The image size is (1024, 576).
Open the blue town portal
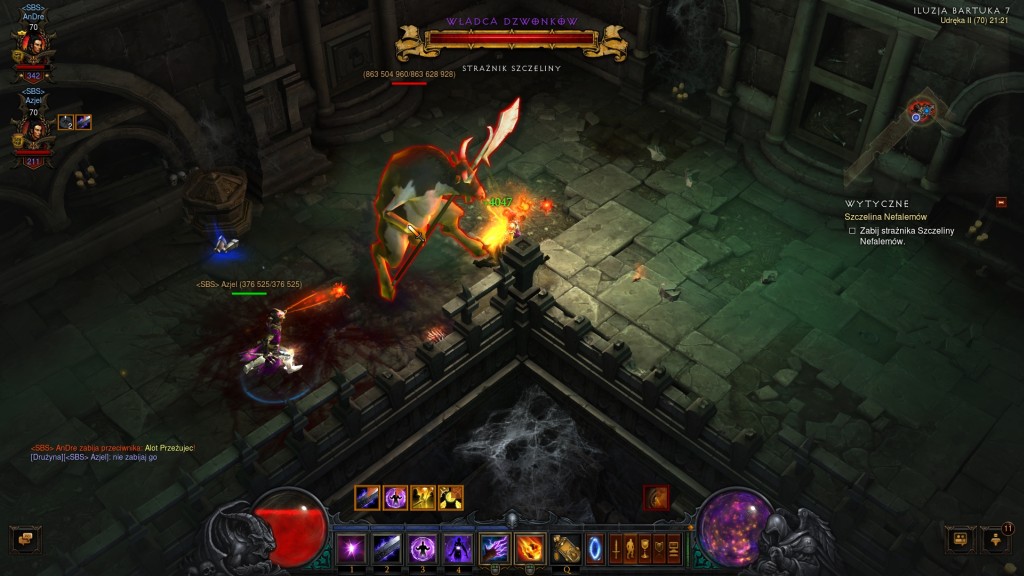[x=595, y=548]
